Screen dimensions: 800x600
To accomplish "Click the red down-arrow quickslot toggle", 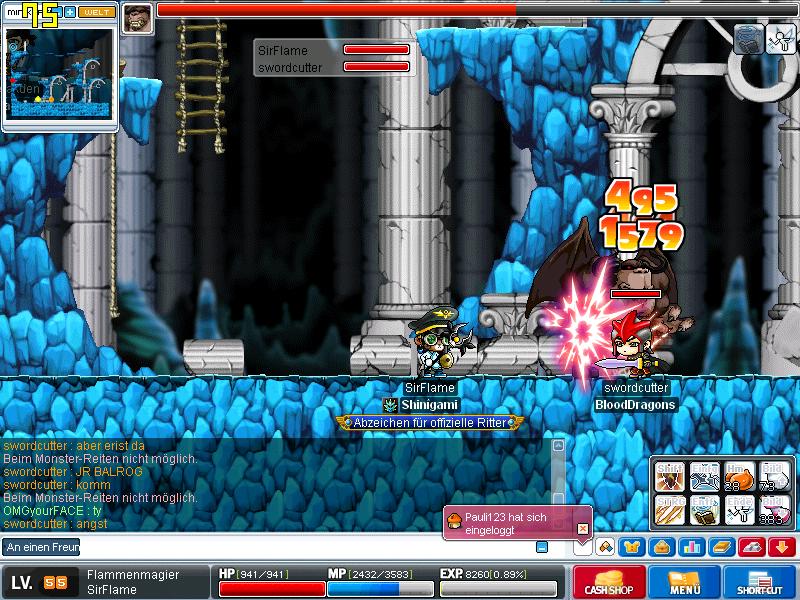I will click(x=782, y=547).
